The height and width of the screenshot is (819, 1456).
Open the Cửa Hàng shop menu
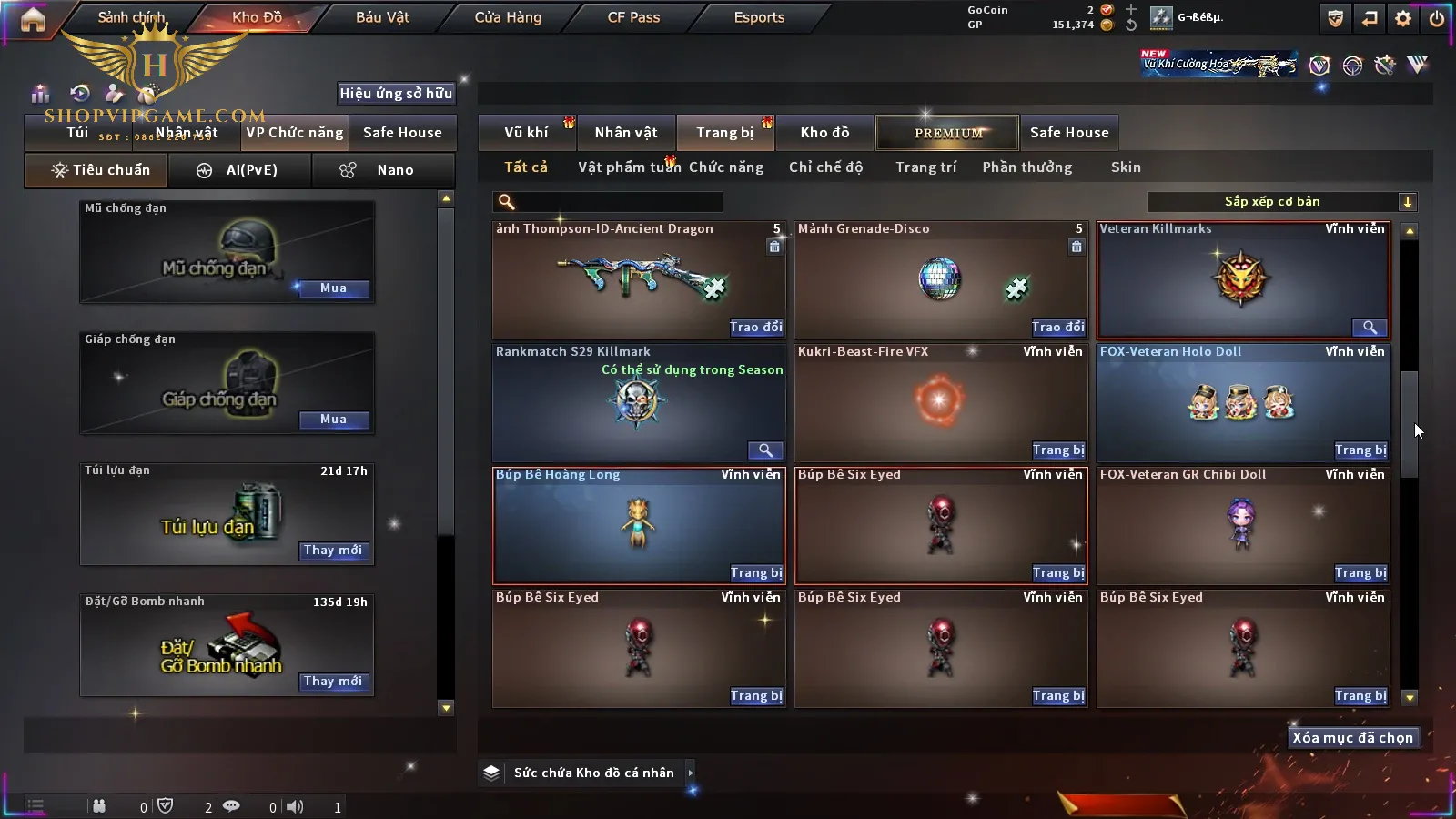pyautogui.click(x=508, y=17)
